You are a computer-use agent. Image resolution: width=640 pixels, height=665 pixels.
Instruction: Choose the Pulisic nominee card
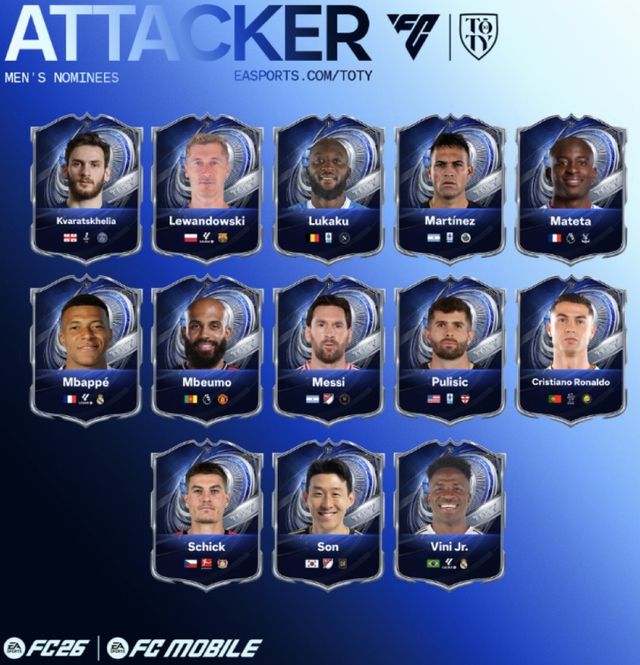(450, 350)
